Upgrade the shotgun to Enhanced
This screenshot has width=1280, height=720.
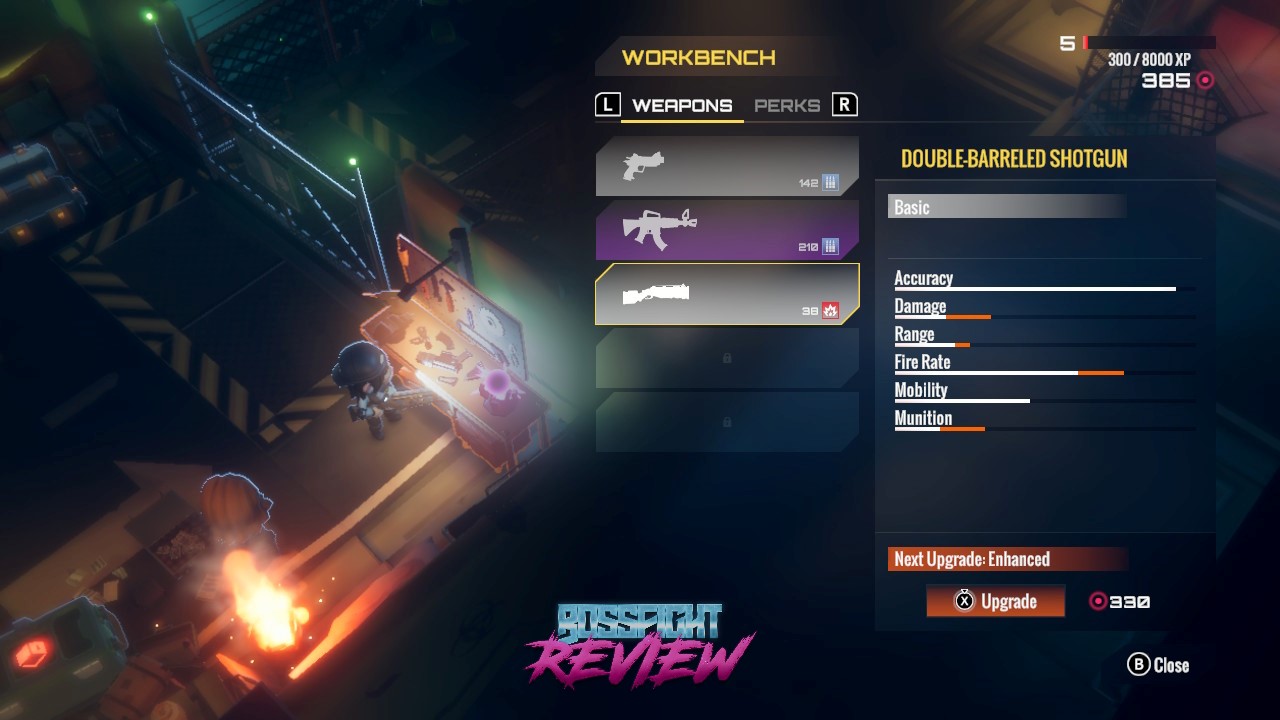995,601
